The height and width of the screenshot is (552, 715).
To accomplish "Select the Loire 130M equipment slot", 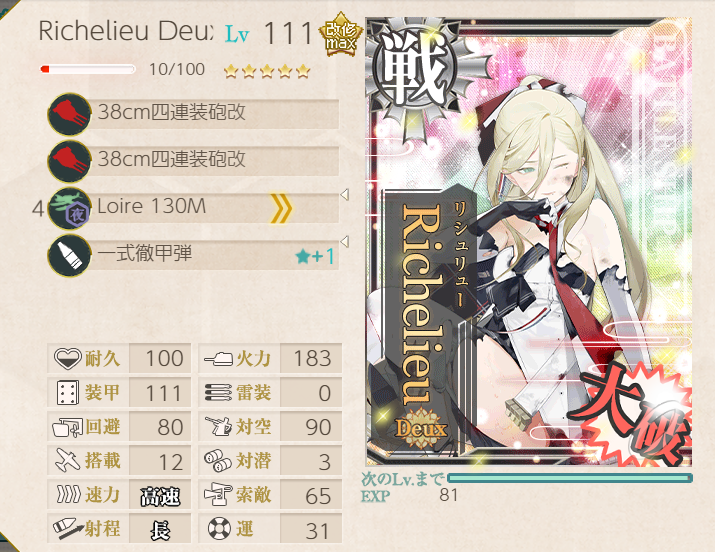I will [195, 208].
